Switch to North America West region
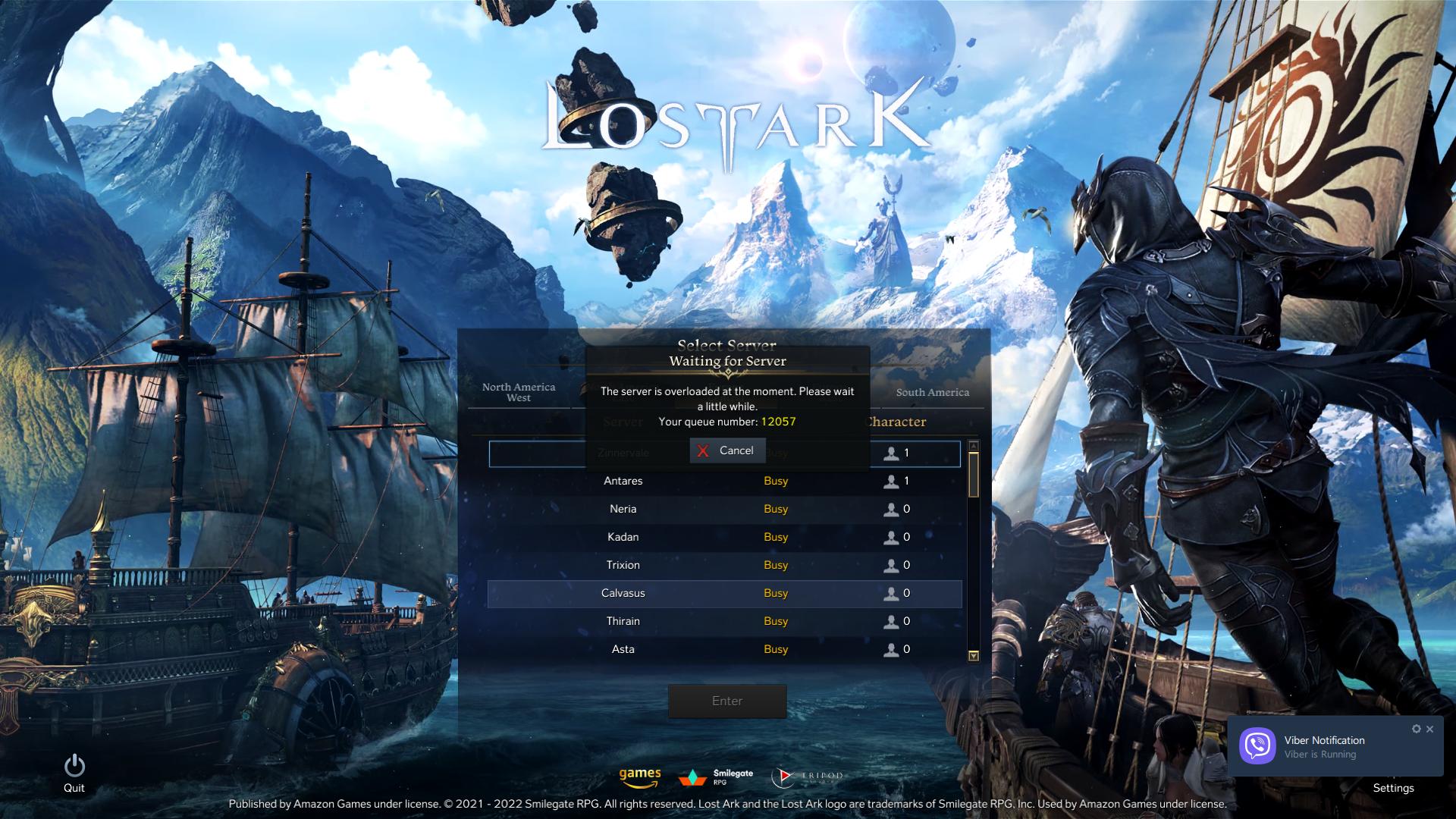Screen dimensions: 1456x819 point(519,392)
